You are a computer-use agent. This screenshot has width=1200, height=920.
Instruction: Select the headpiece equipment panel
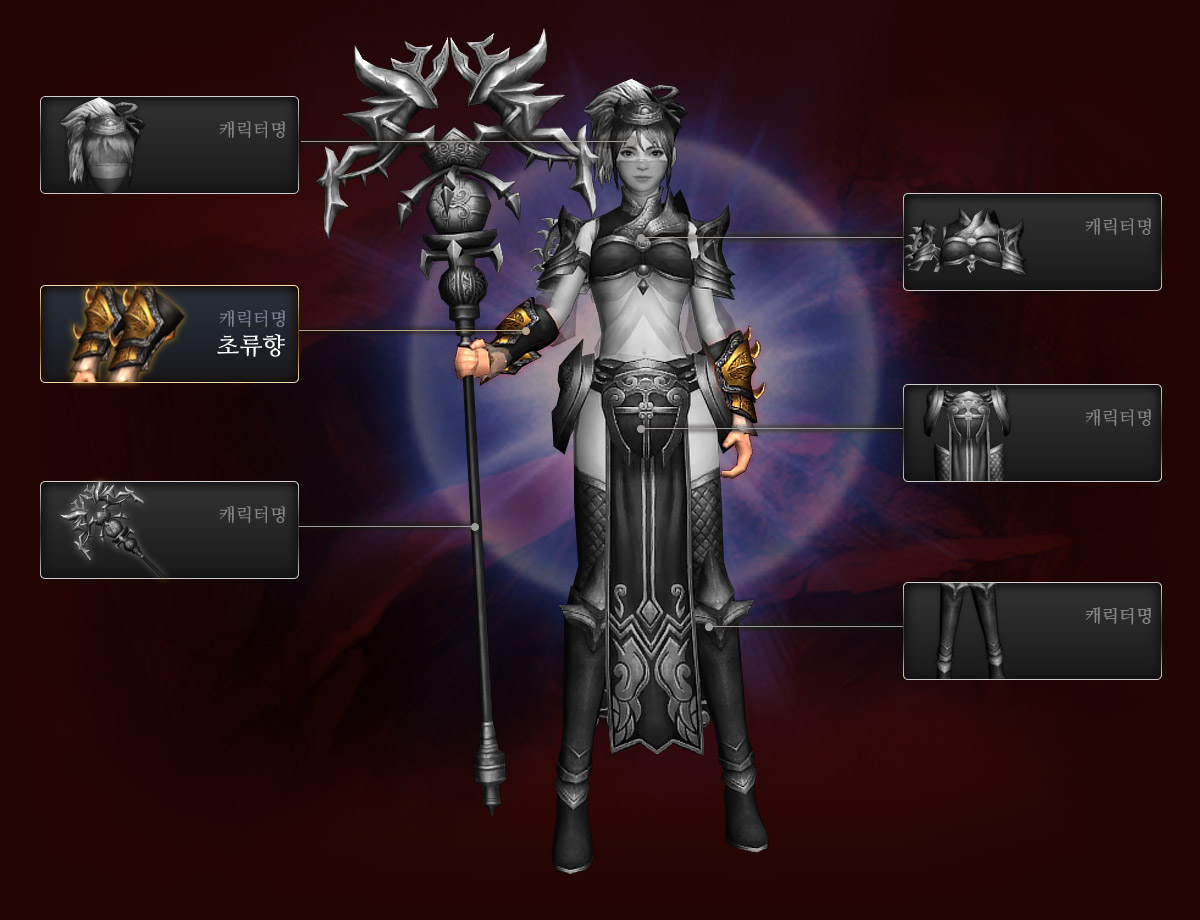point(169,145)
